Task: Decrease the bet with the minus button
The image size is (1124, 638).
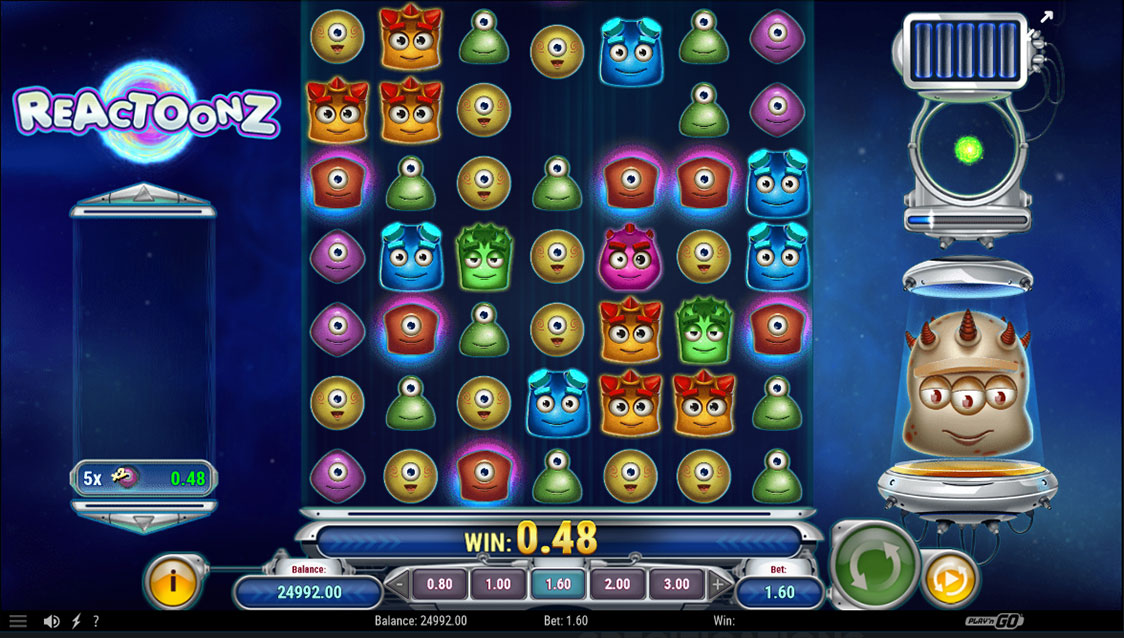Action: pos(399,584)
